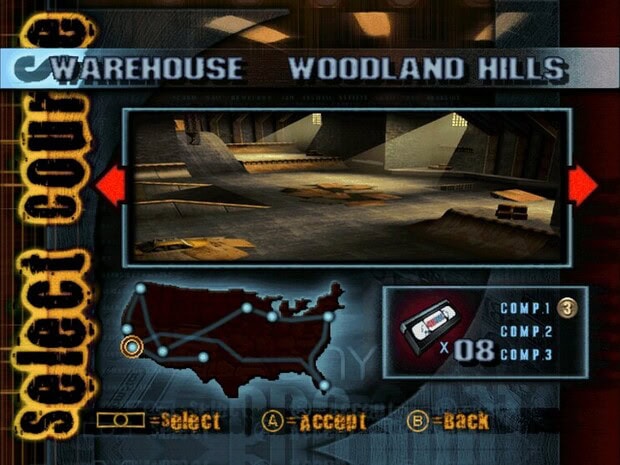Click the right red arrow for next course
The width and height of the screenshot is (620, 465).
tap(583, 186)
